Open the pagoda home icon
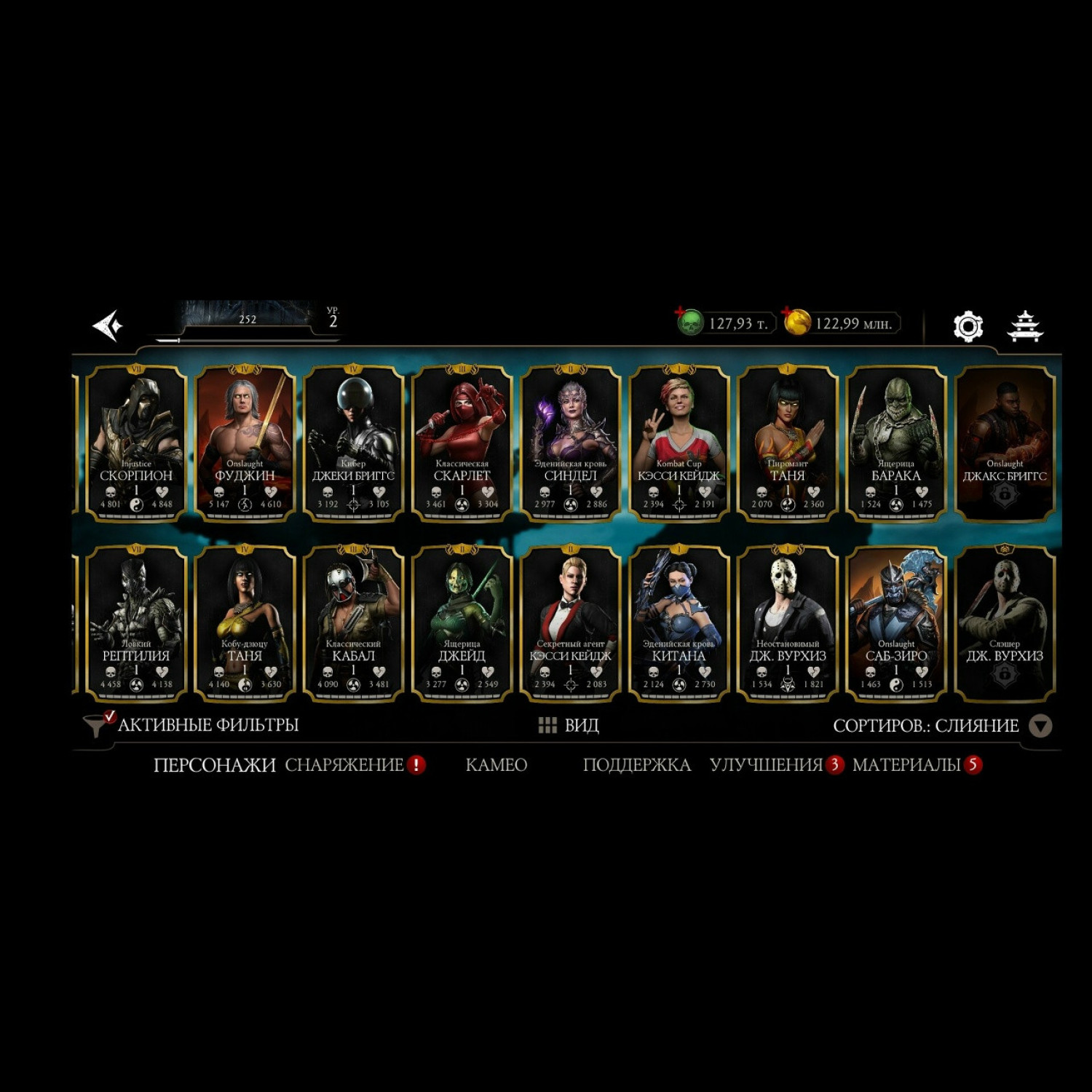The width and height of the screenshot is (1092, 1092). 1025,326
